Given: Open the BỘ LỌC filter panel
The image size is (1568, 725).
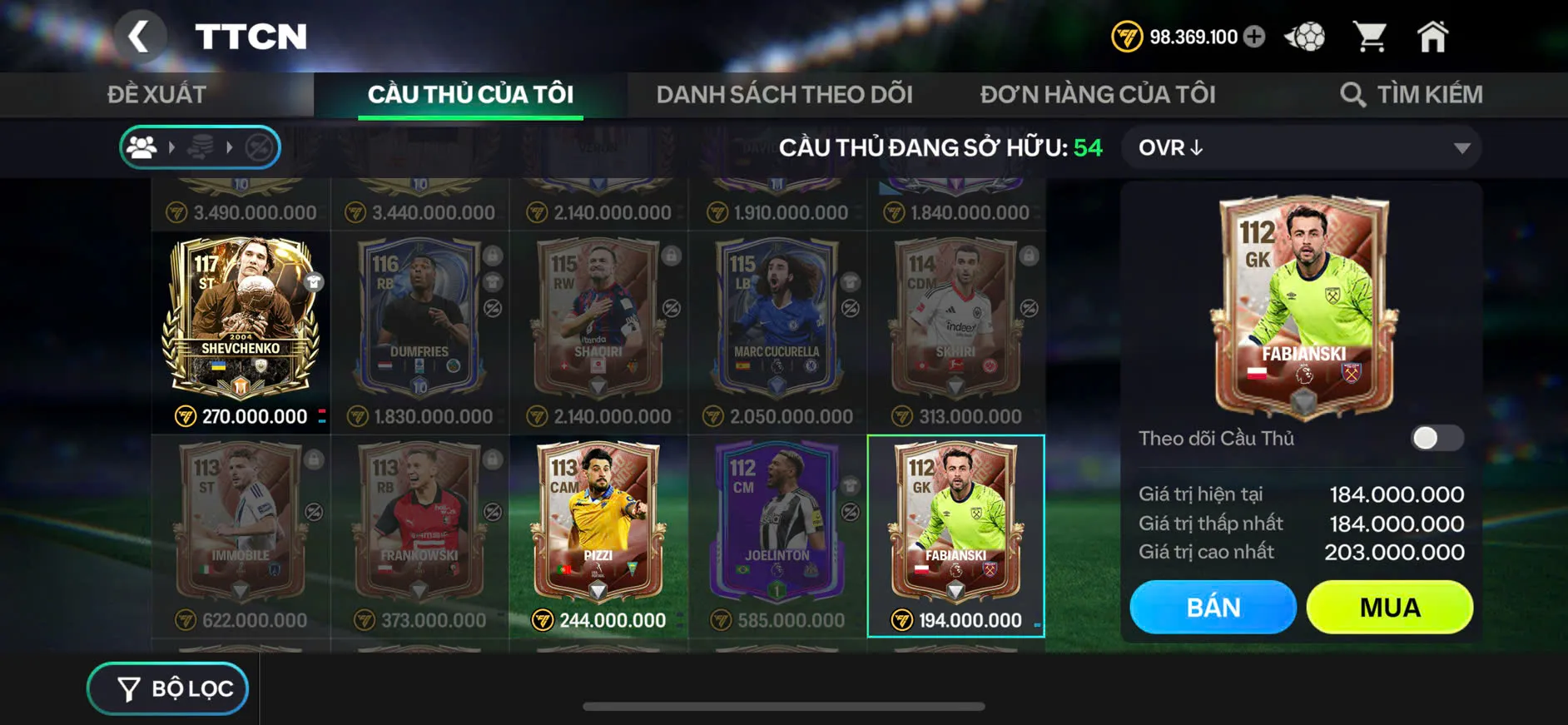Looking at the screenshot, I should click(x=166, y=688).
